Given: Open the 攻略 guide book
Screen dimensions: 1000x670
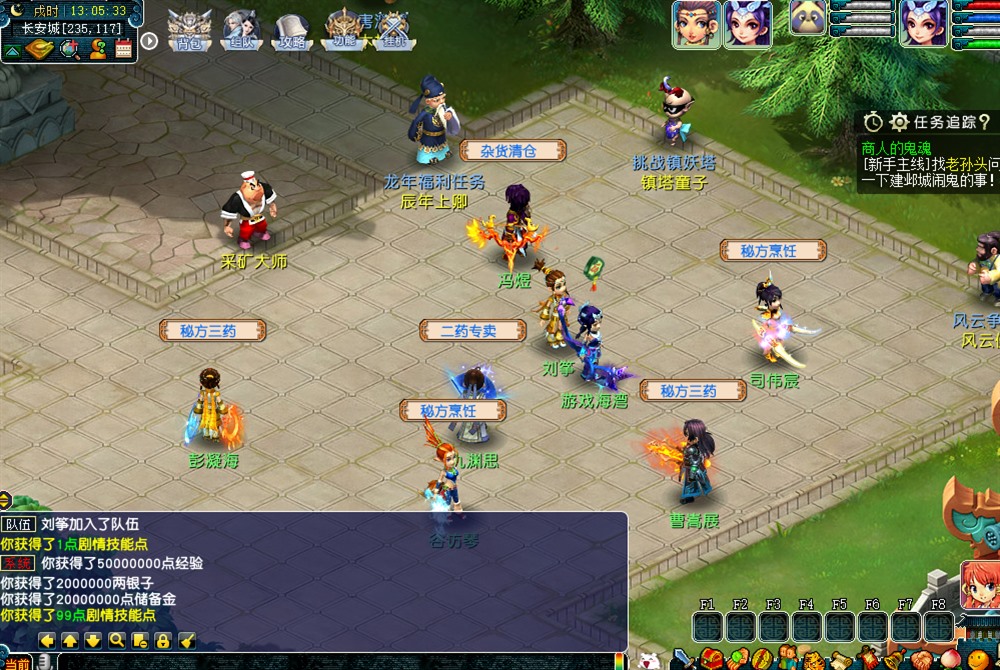Looking at the screenshot, I should tap(292, 30).
